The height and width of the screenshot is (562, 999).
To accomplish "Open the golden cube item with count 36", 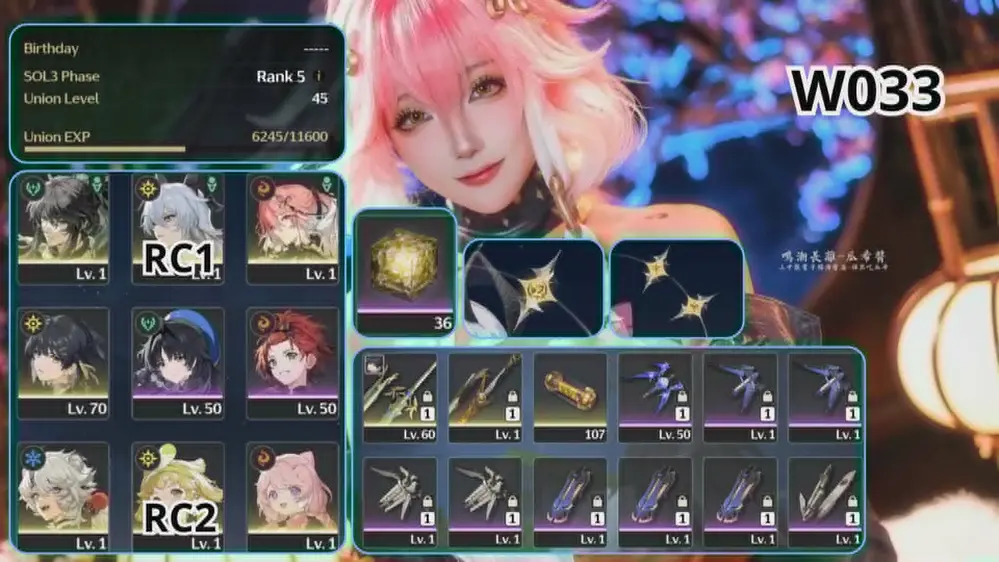I will tap(405, 270).
